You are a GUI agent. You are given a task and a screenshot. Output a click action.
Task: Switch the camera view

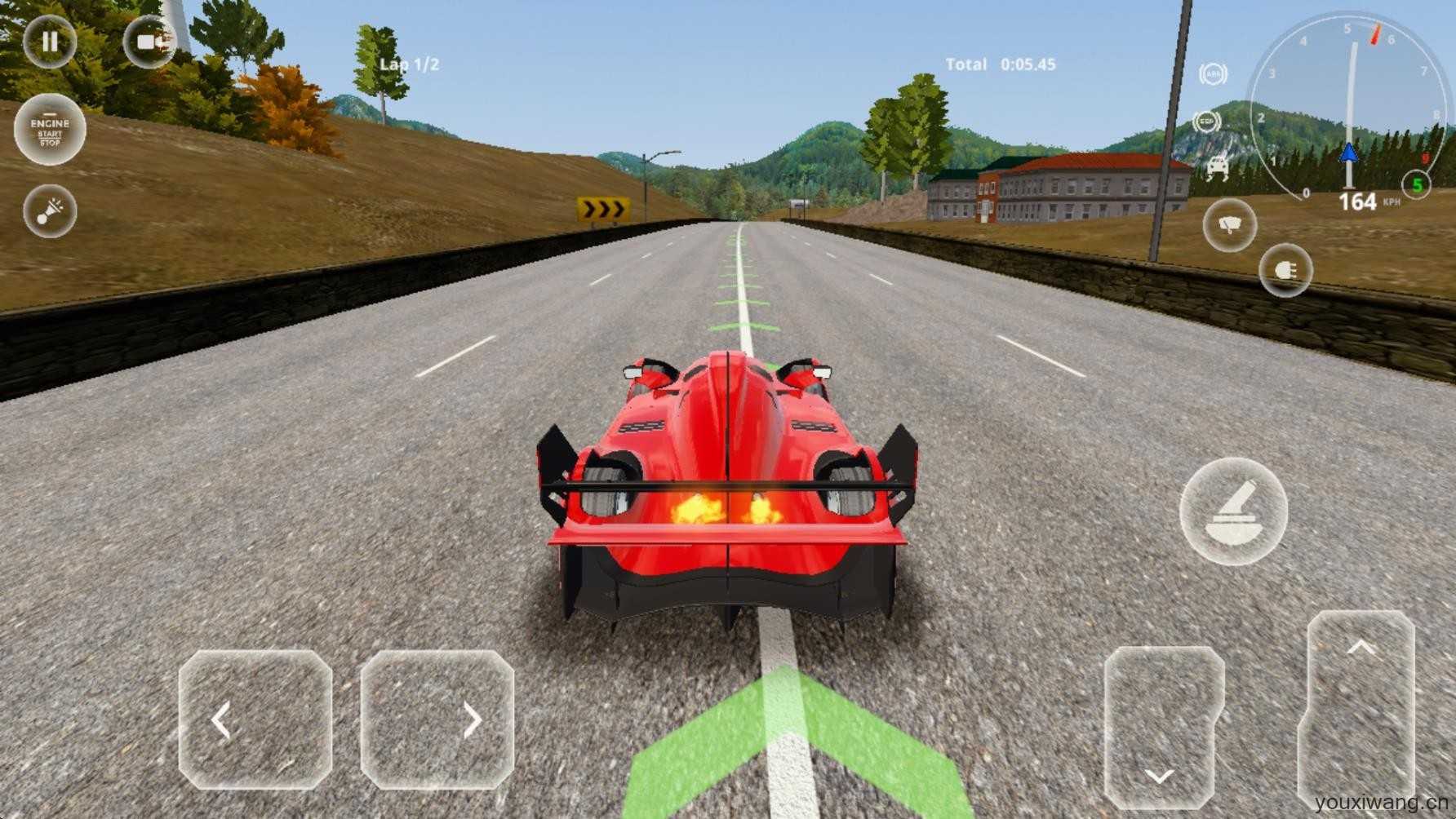tap(150, 42)
